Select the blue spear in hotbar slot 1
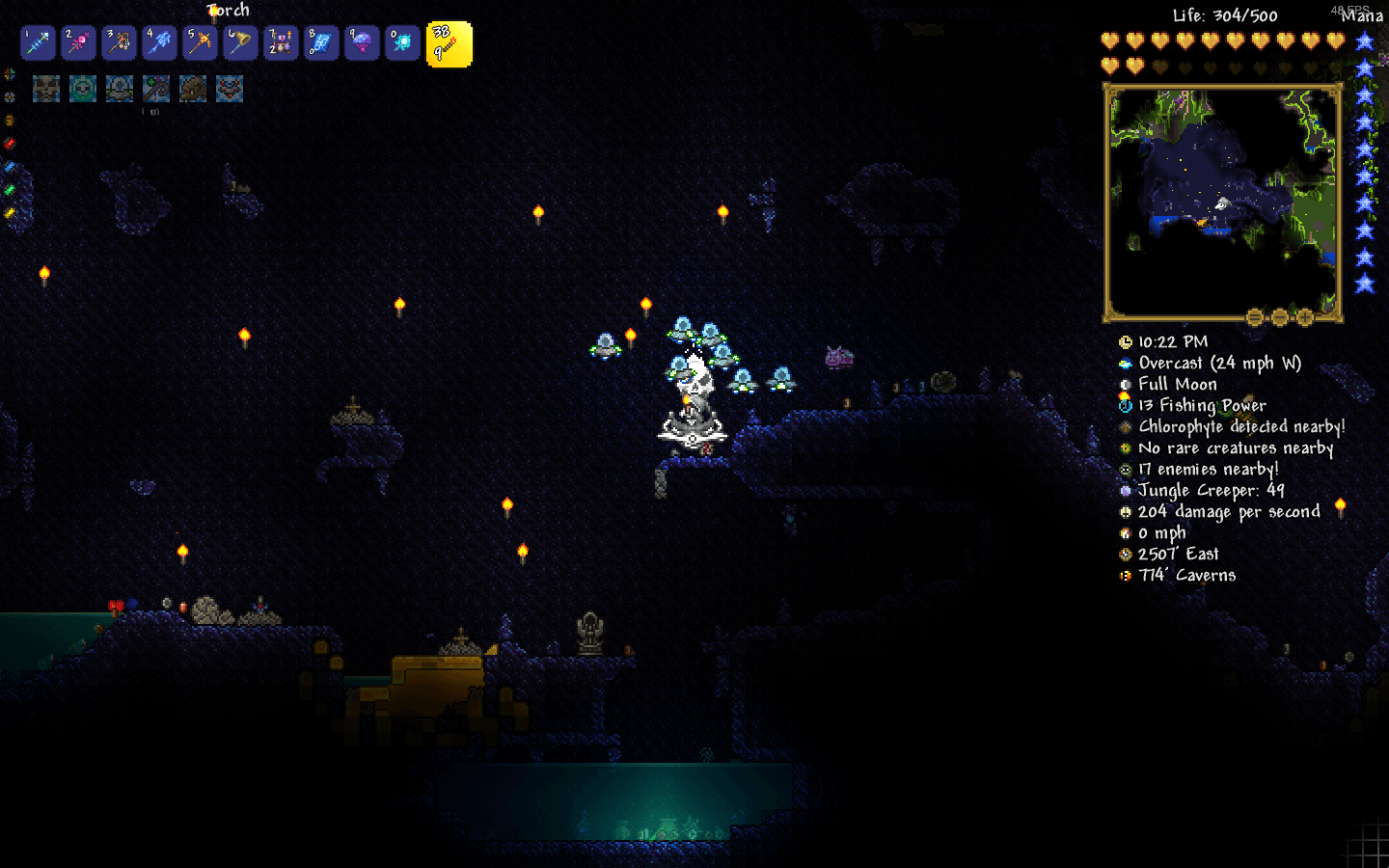 tap(38, 43)
